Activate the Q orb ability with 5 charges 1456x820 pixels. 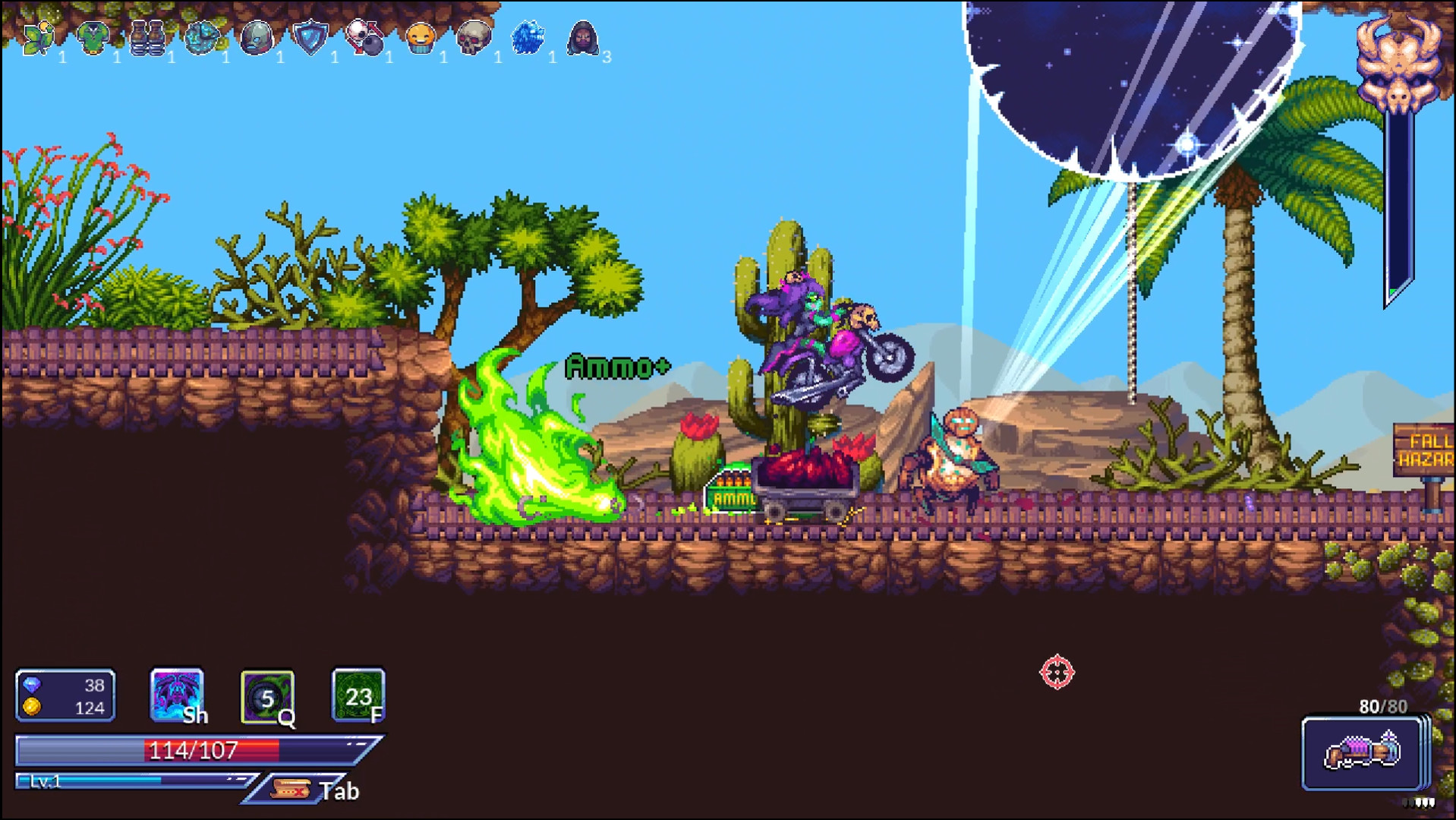[267, 695]
